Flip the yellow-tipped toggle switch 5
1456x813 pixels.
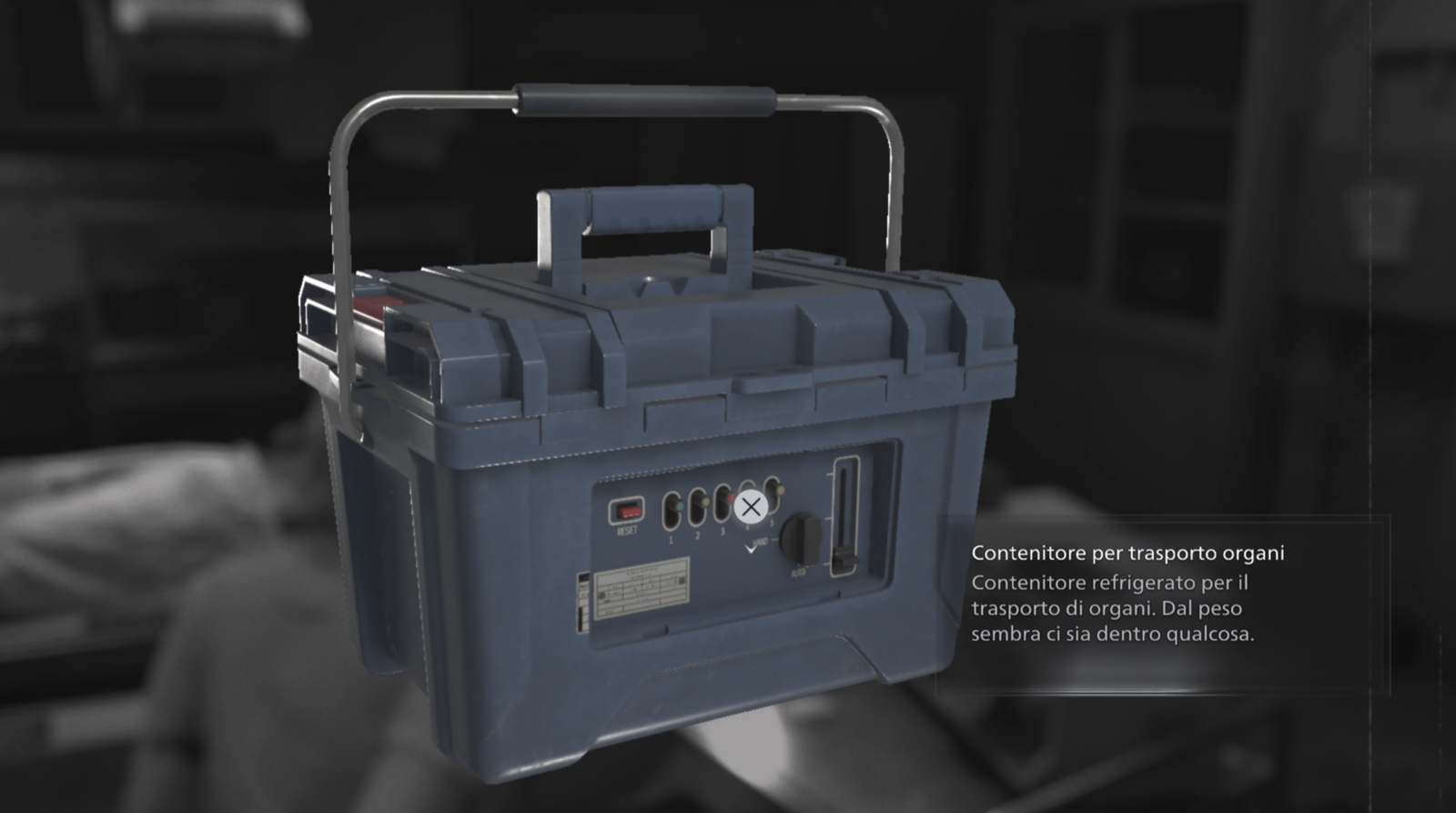781,490
